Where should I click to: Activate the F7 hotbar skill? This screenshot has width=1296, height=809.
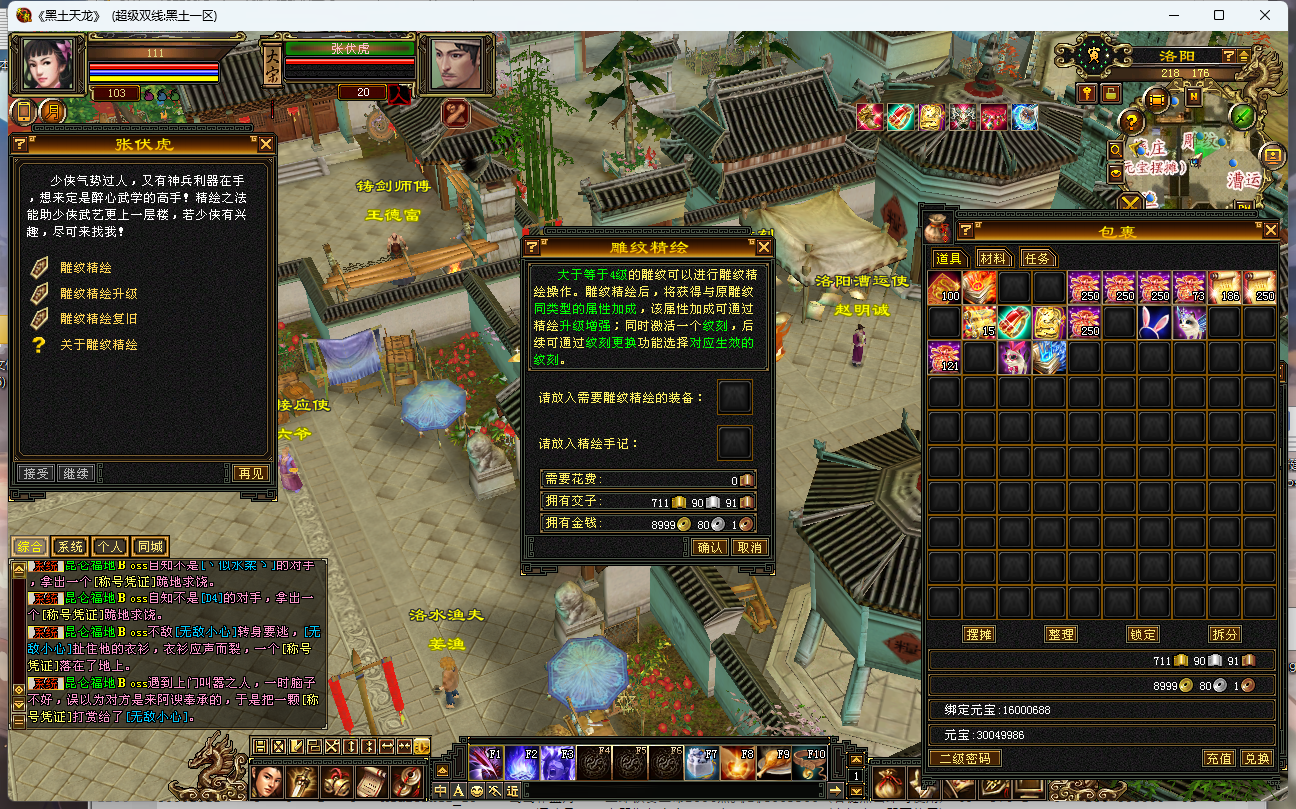703,764
